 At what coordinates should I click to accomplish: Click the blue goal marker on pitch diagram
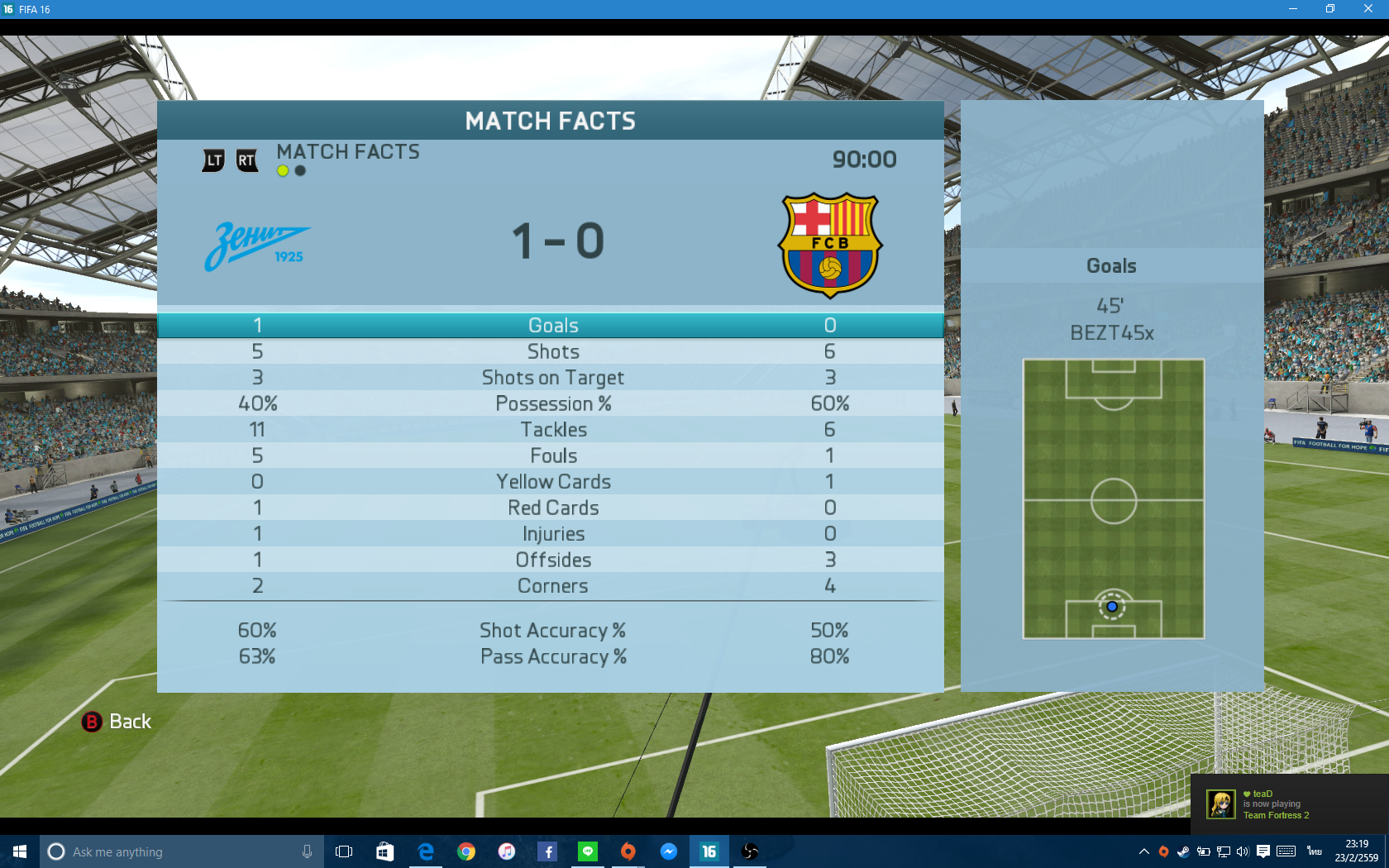(x=1112, y=607)
